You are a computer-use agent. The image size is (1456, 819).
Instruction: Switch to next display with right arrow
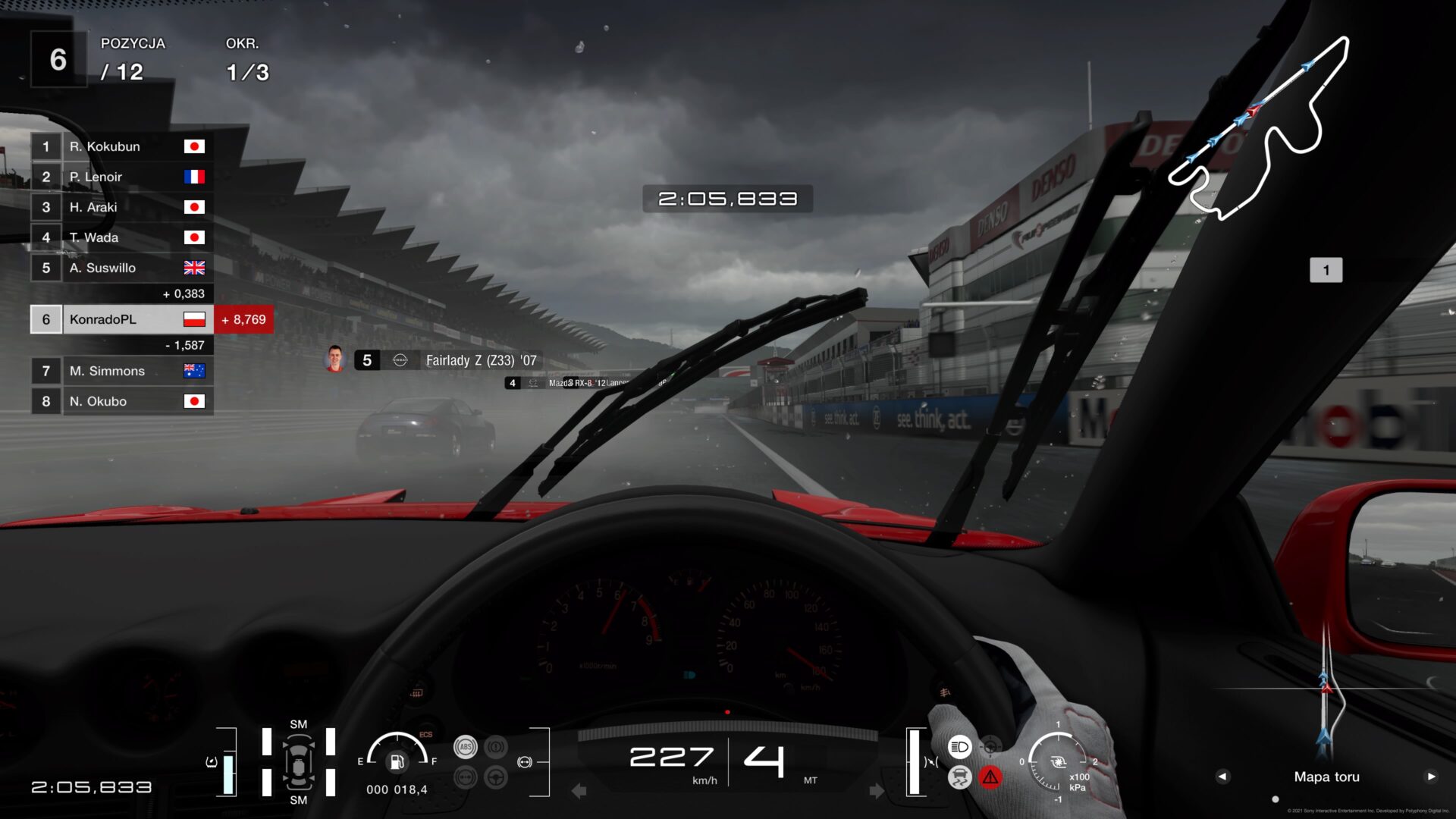(1431, 777)
